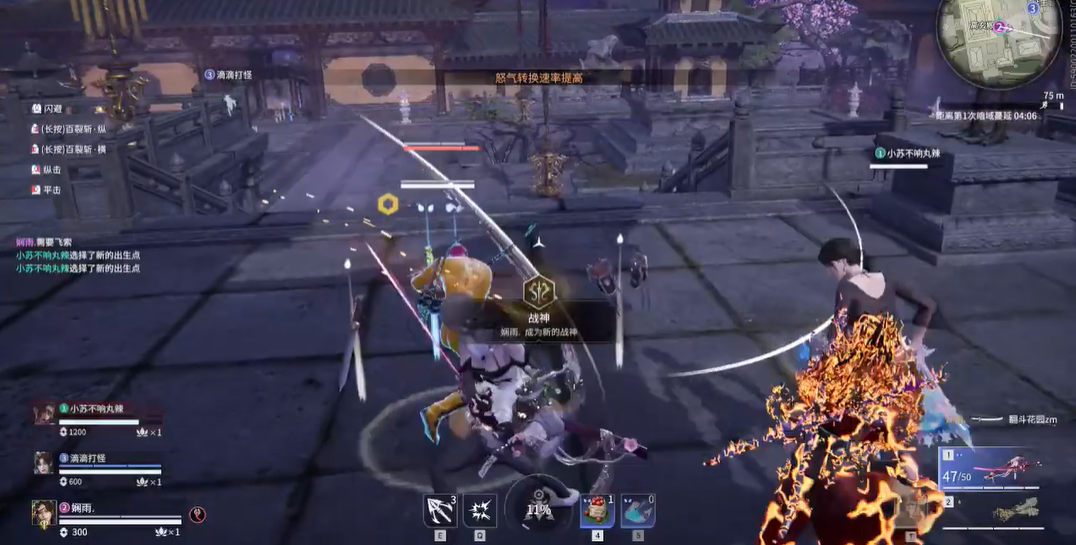Select the blue armor powder item slot
The width and height of the screenshot is (1076, 545).
[638, 510]
